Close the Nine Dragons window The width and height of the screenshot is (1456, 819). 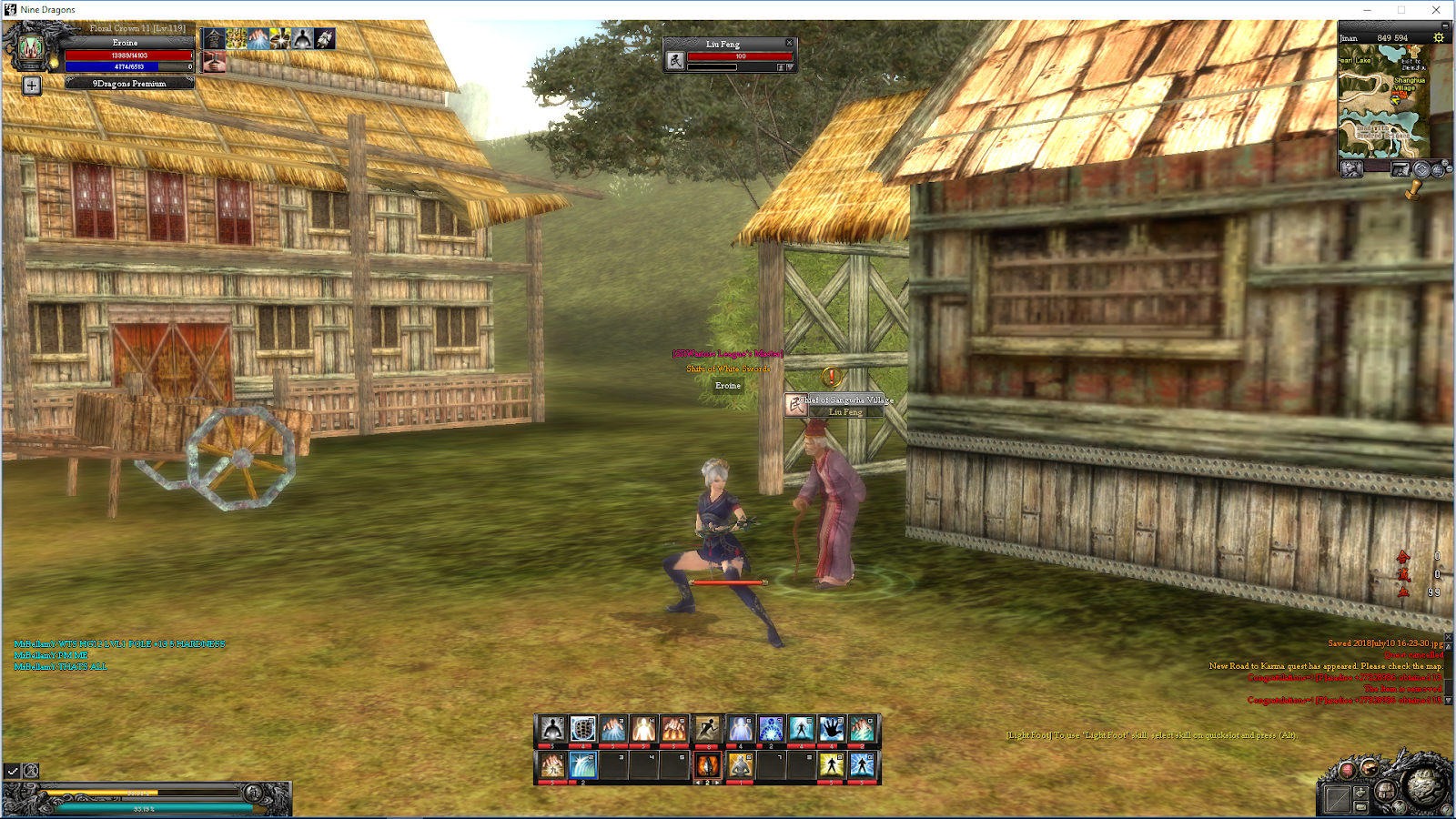(1436, 10)
